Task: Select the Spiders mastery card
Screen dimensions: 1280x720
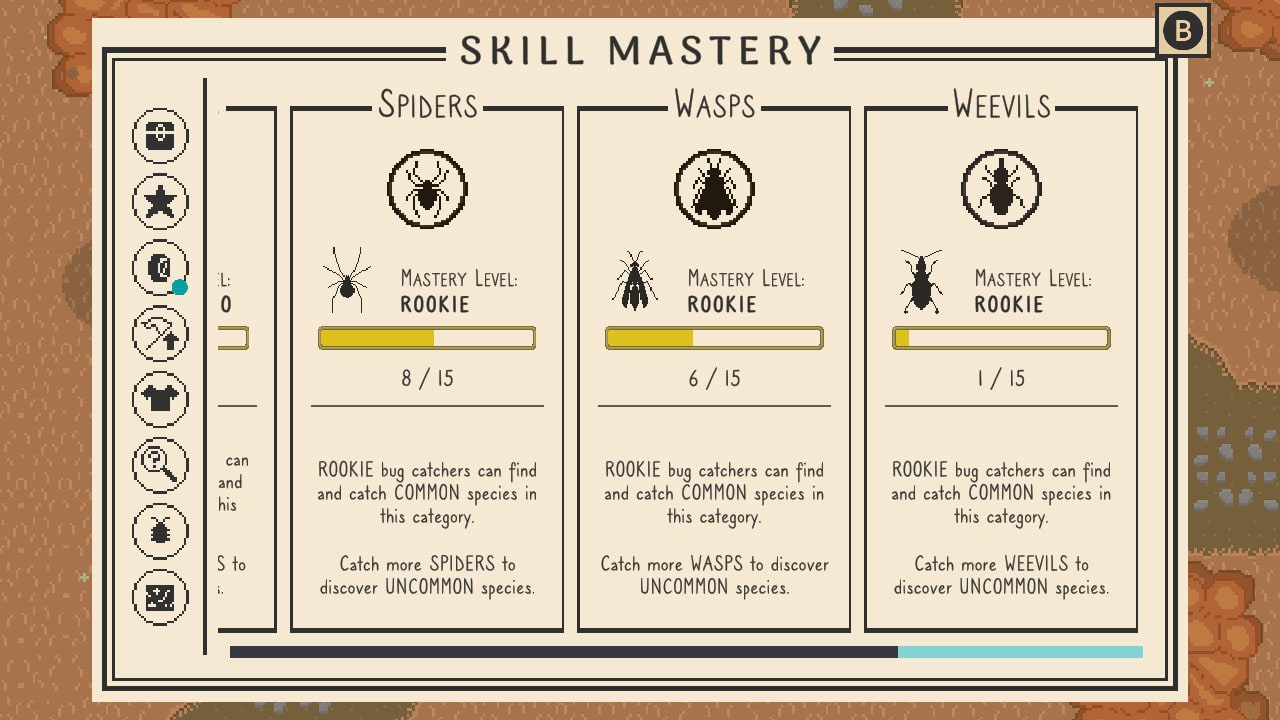Action: click(427, 370)
